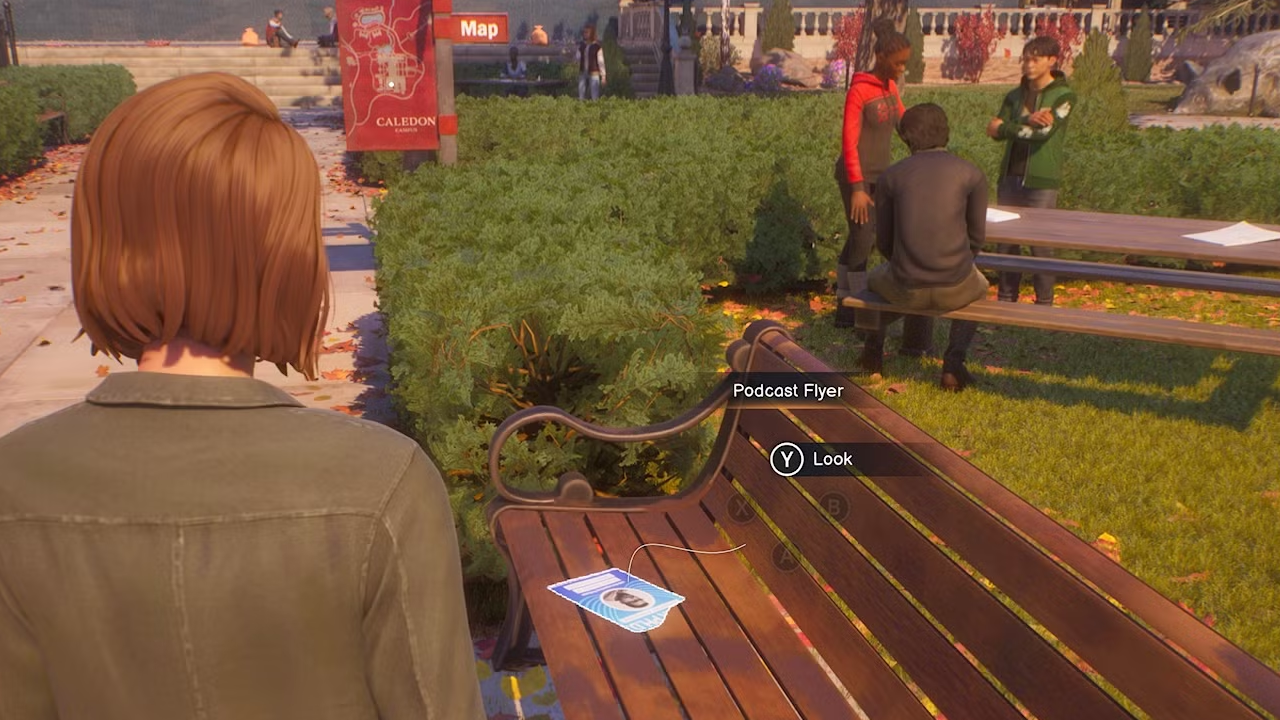Select the faded A button prompt
The height and width of the screenshot is (720, 1280).
click(786, 557)
